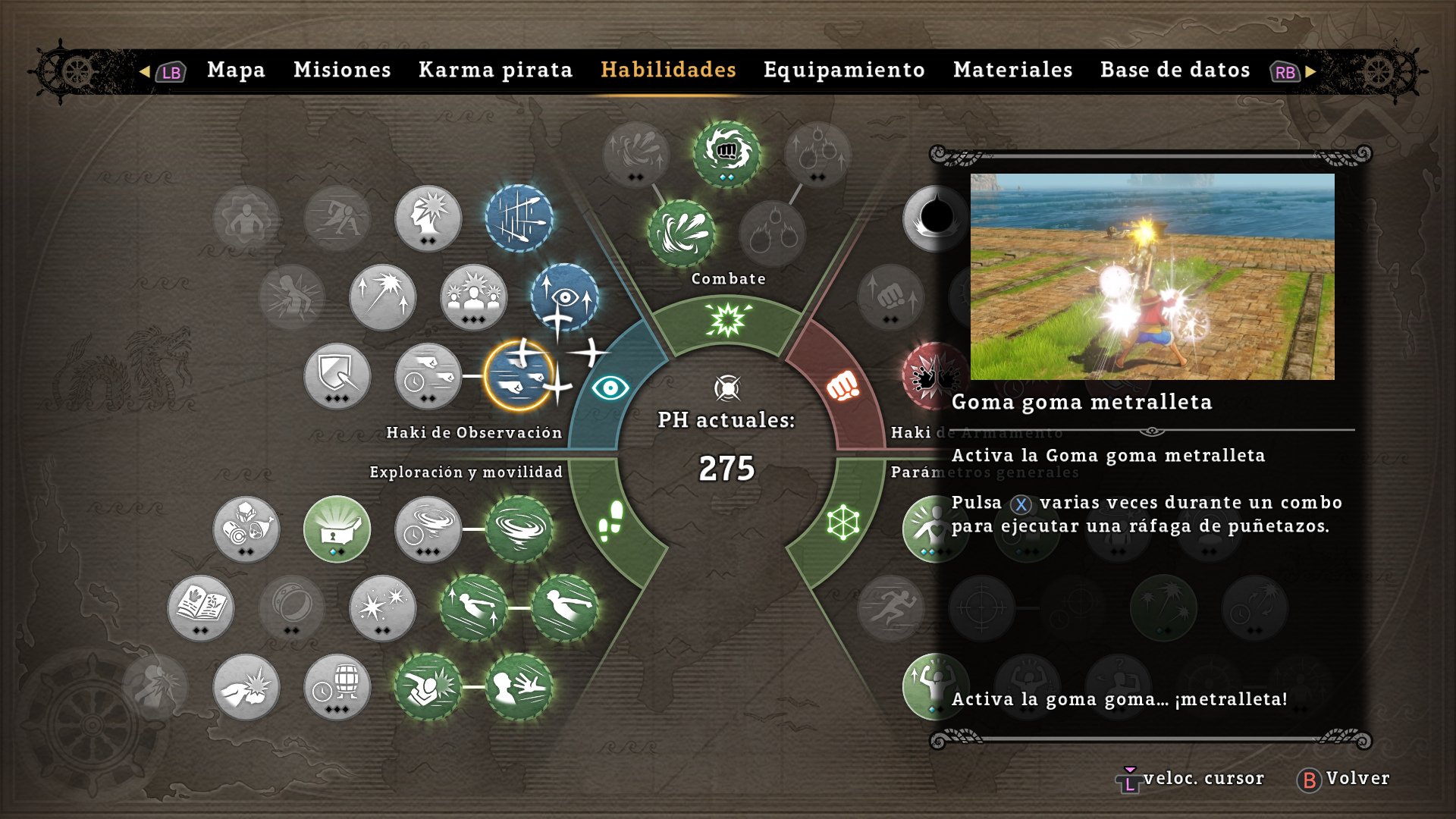Show the Base de datos tab
The height and width of the screenshot is (819, 1456).
(1175, 71)
